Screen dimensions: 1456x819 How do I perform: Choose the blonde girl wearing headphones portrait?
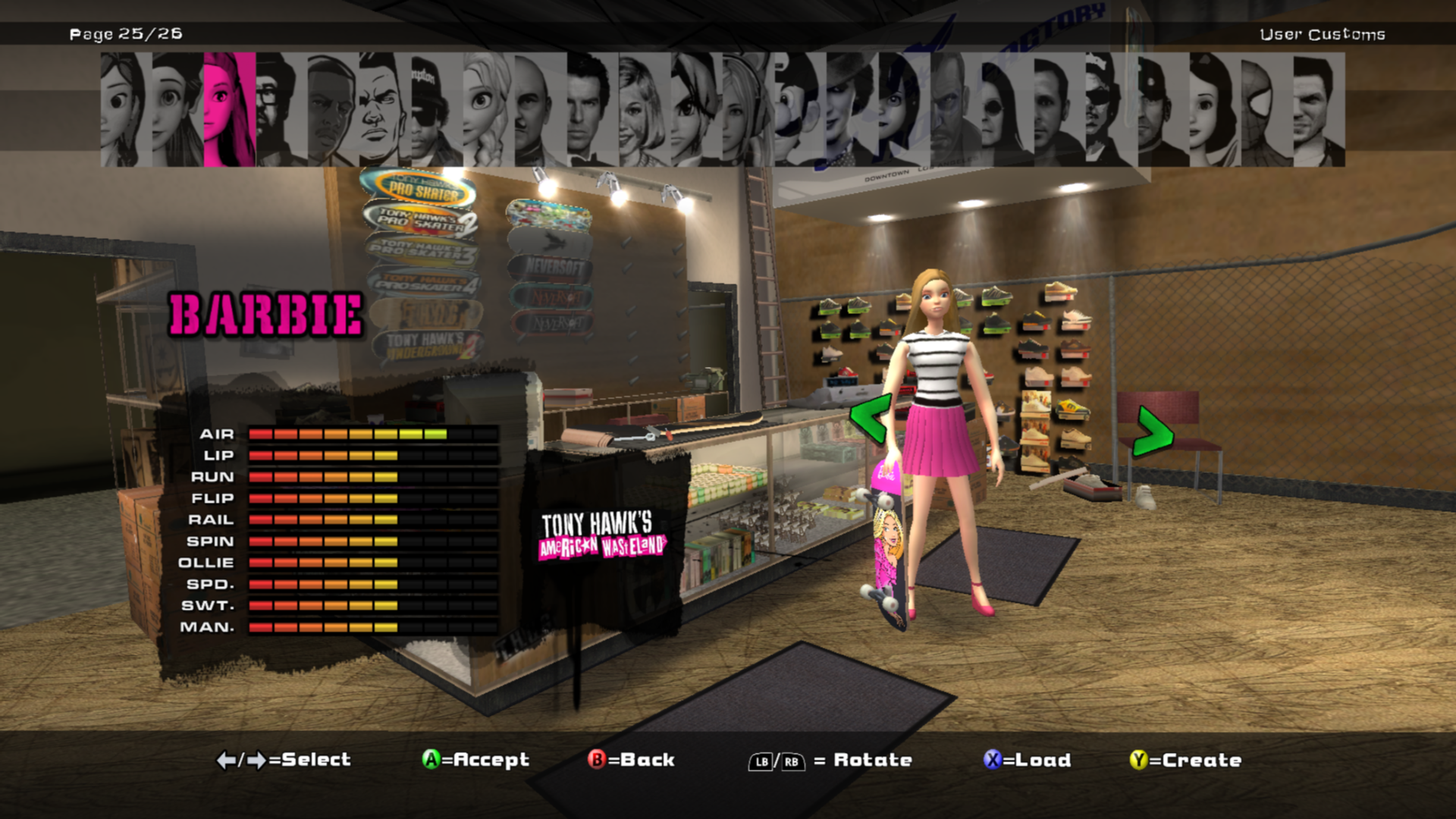click(x=747, y=109)
